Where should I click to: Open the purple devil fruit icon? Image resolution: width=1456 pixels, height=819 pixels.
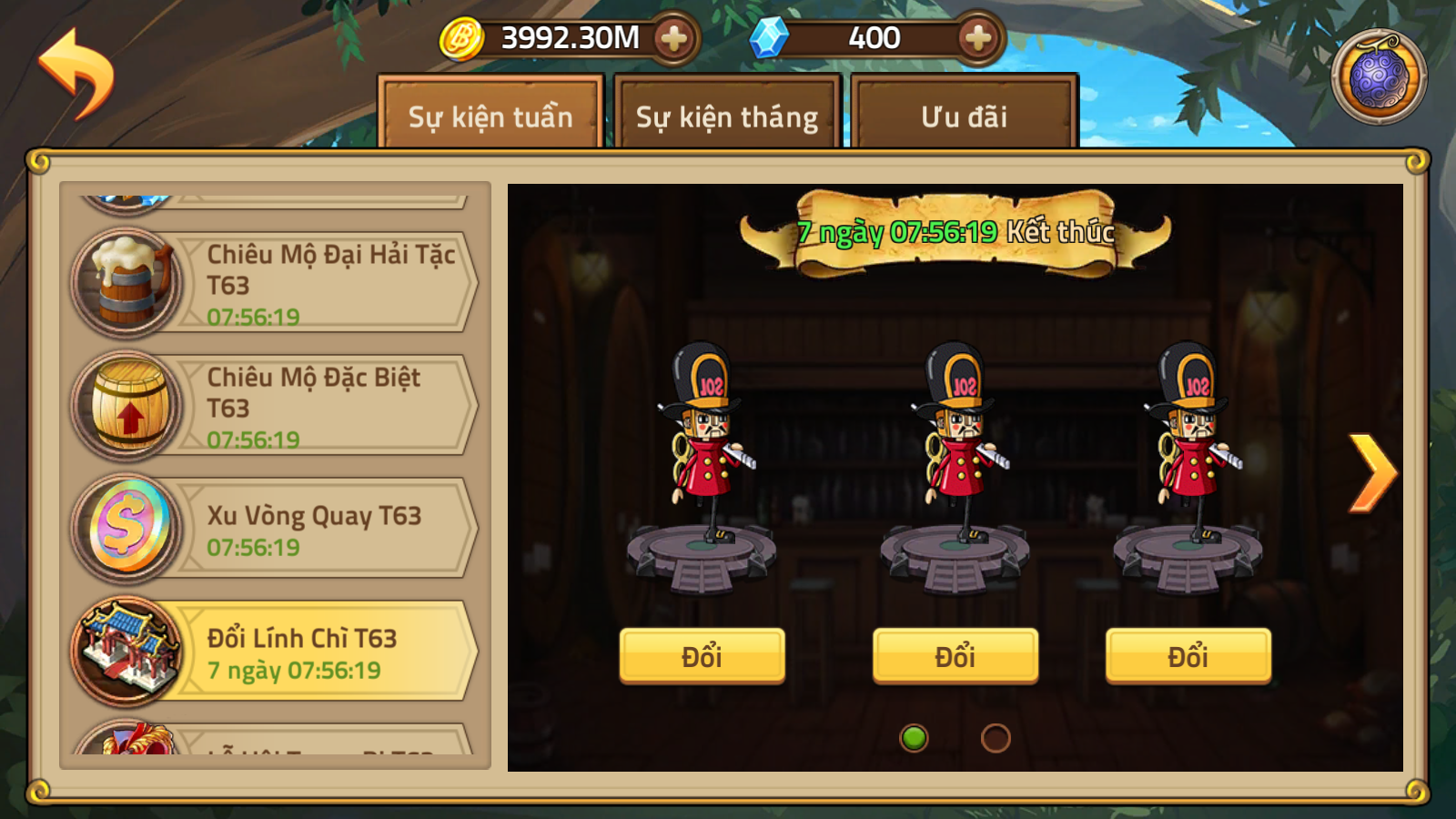click(1379, 77)
